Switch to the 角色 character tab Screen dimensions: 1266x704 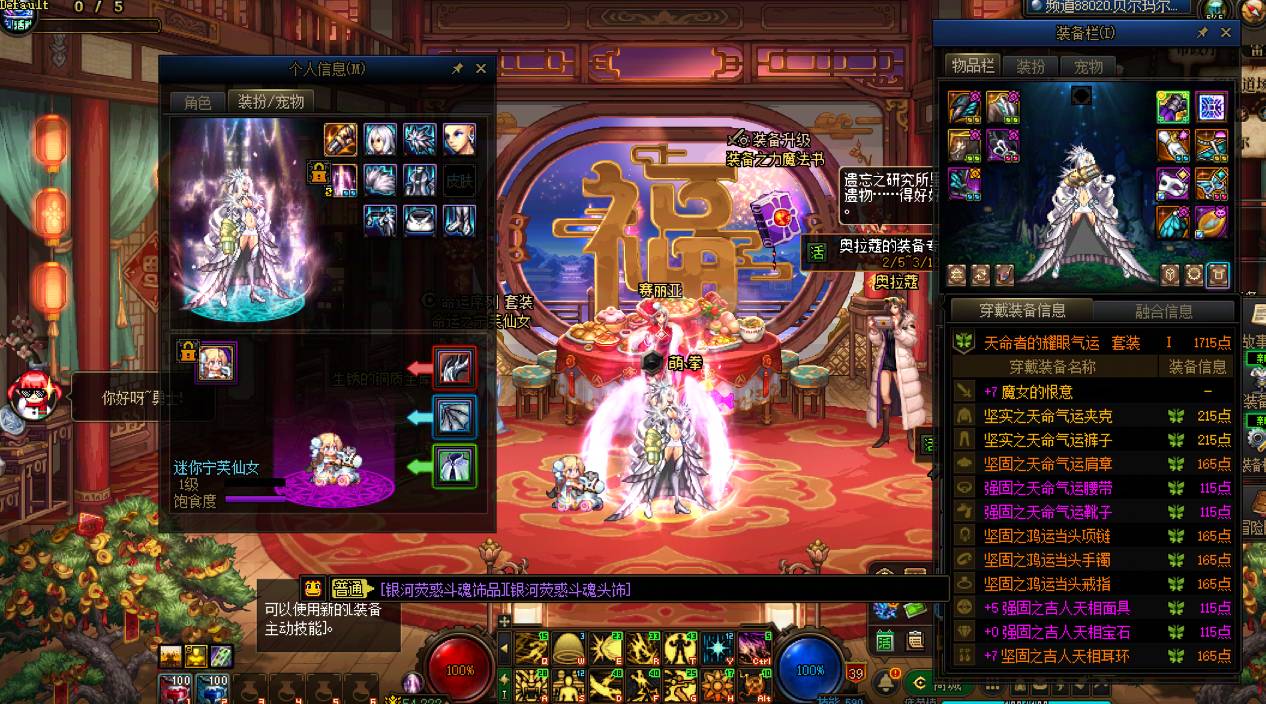[197, 102]
